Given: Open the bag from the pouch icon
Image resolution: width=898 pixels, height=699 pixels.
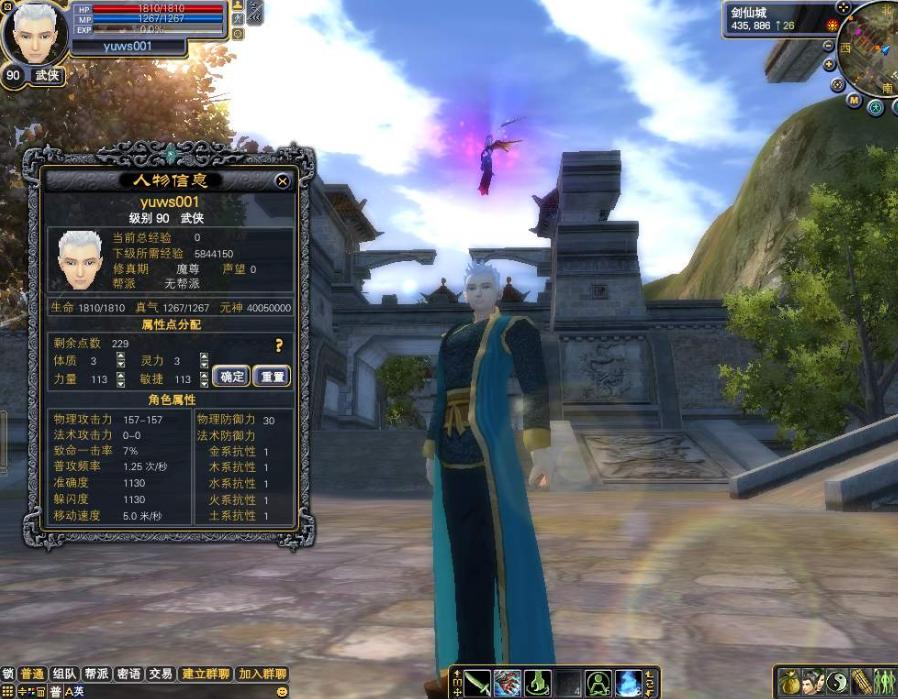Looking at the screenshot, I should (789, 683).
